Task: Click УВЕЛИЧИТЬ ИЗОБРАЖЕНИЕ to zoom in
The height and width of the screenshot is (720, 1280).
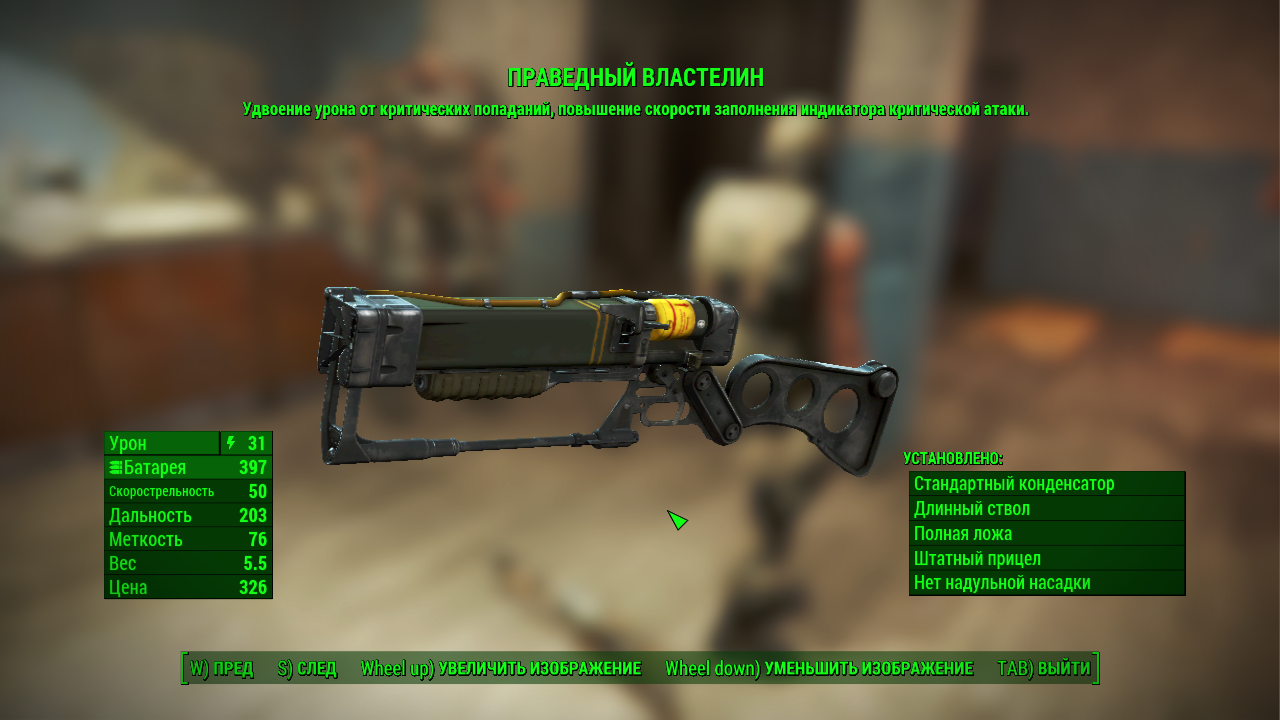Action: (x=501, y=668)
